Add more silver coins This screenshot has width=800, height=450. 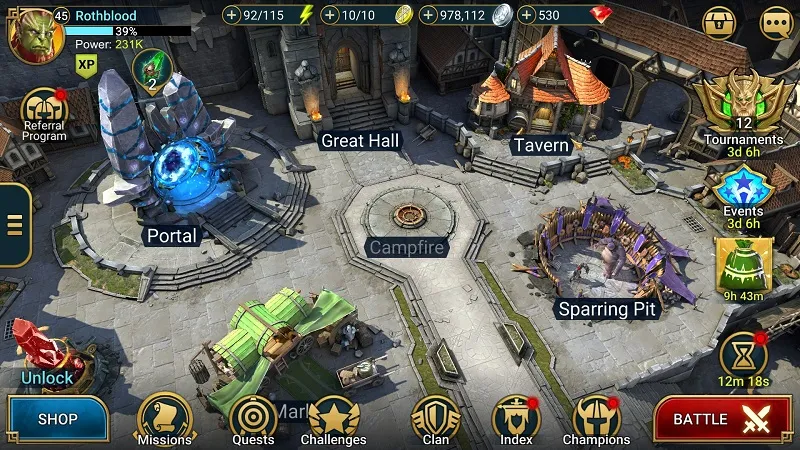tap(428, 15)
